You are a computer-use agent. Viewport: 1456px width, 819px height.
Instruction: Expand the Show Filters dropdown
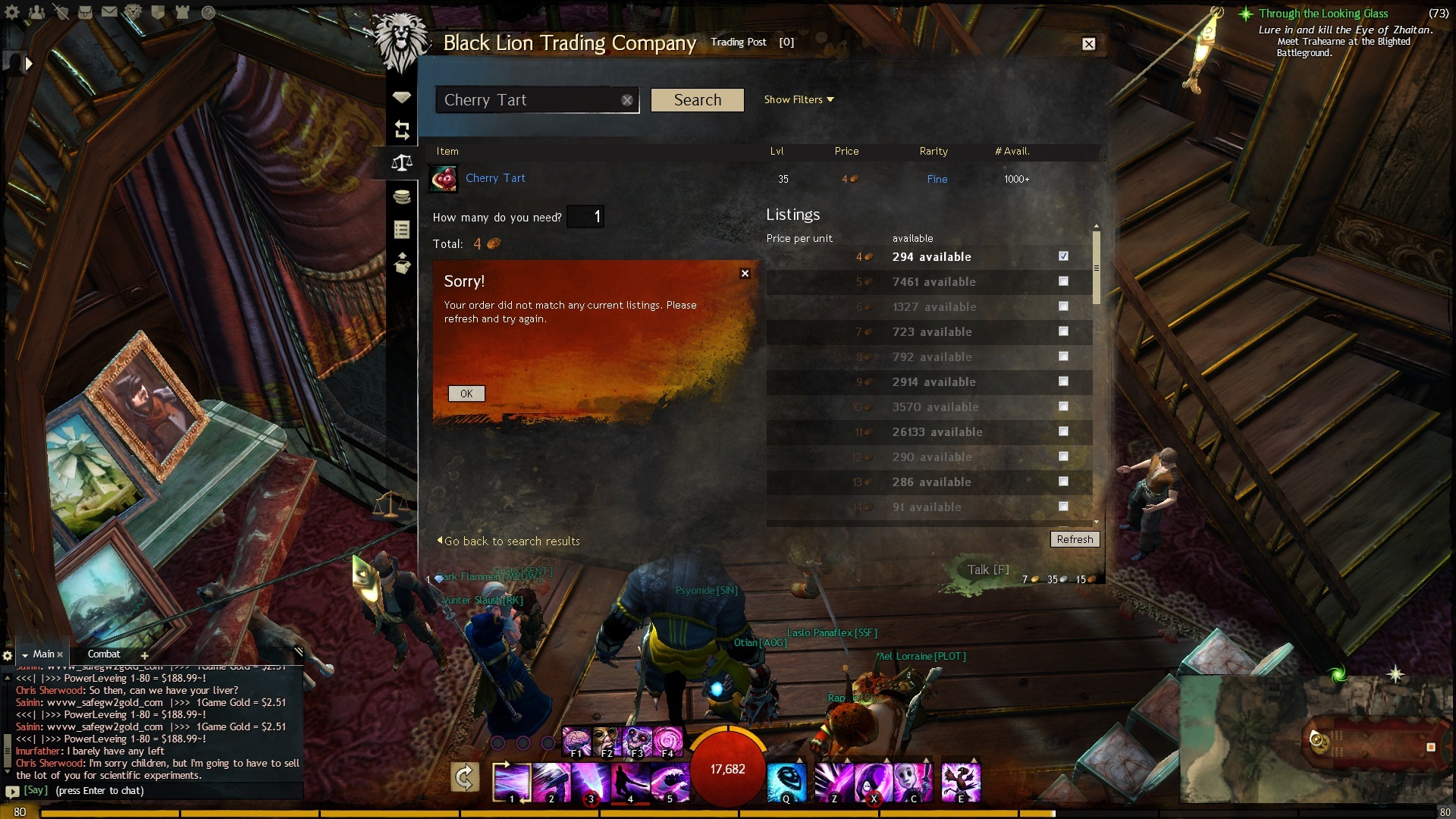799,99
